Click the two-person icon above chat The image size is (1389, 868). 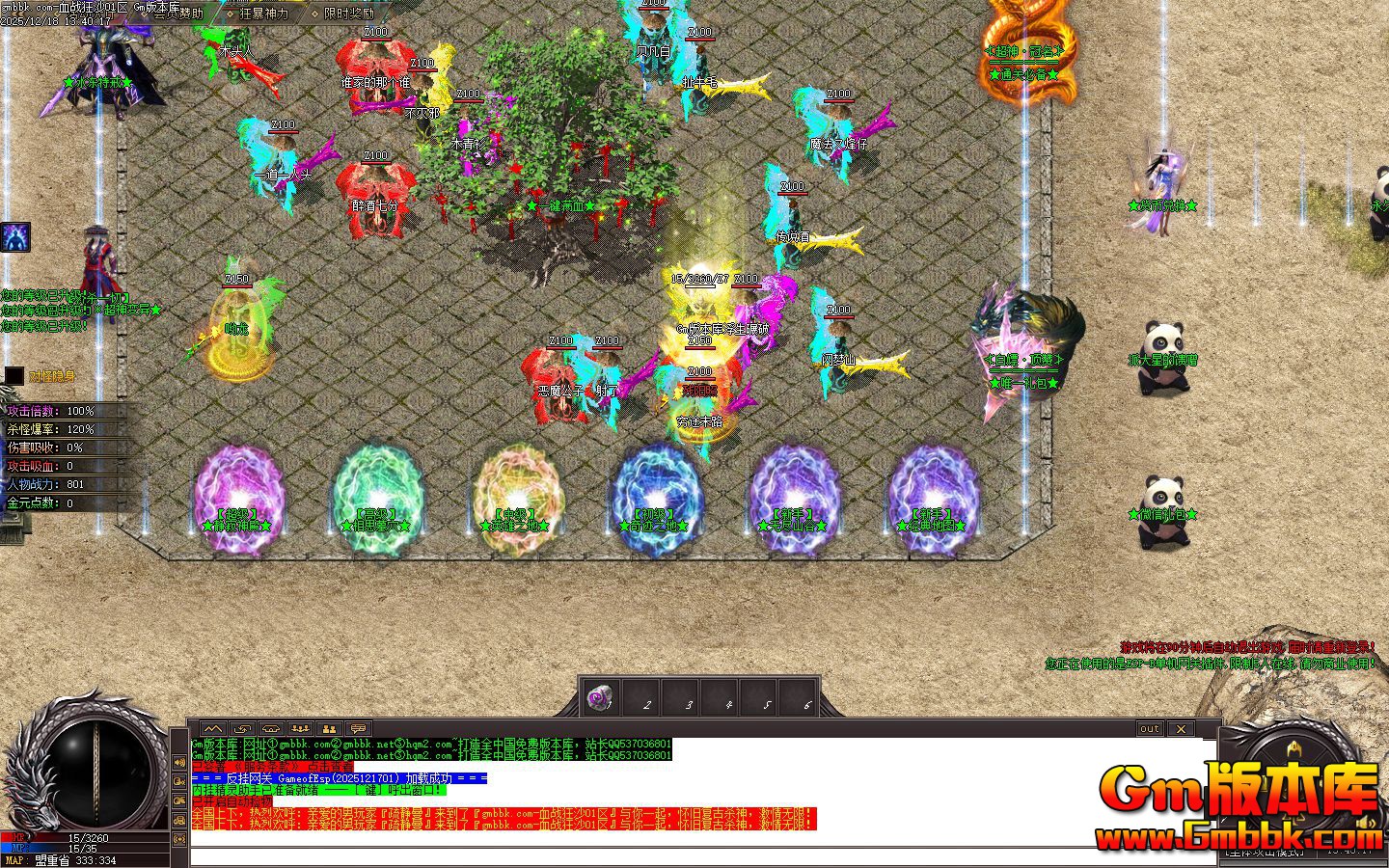[329, 729]
